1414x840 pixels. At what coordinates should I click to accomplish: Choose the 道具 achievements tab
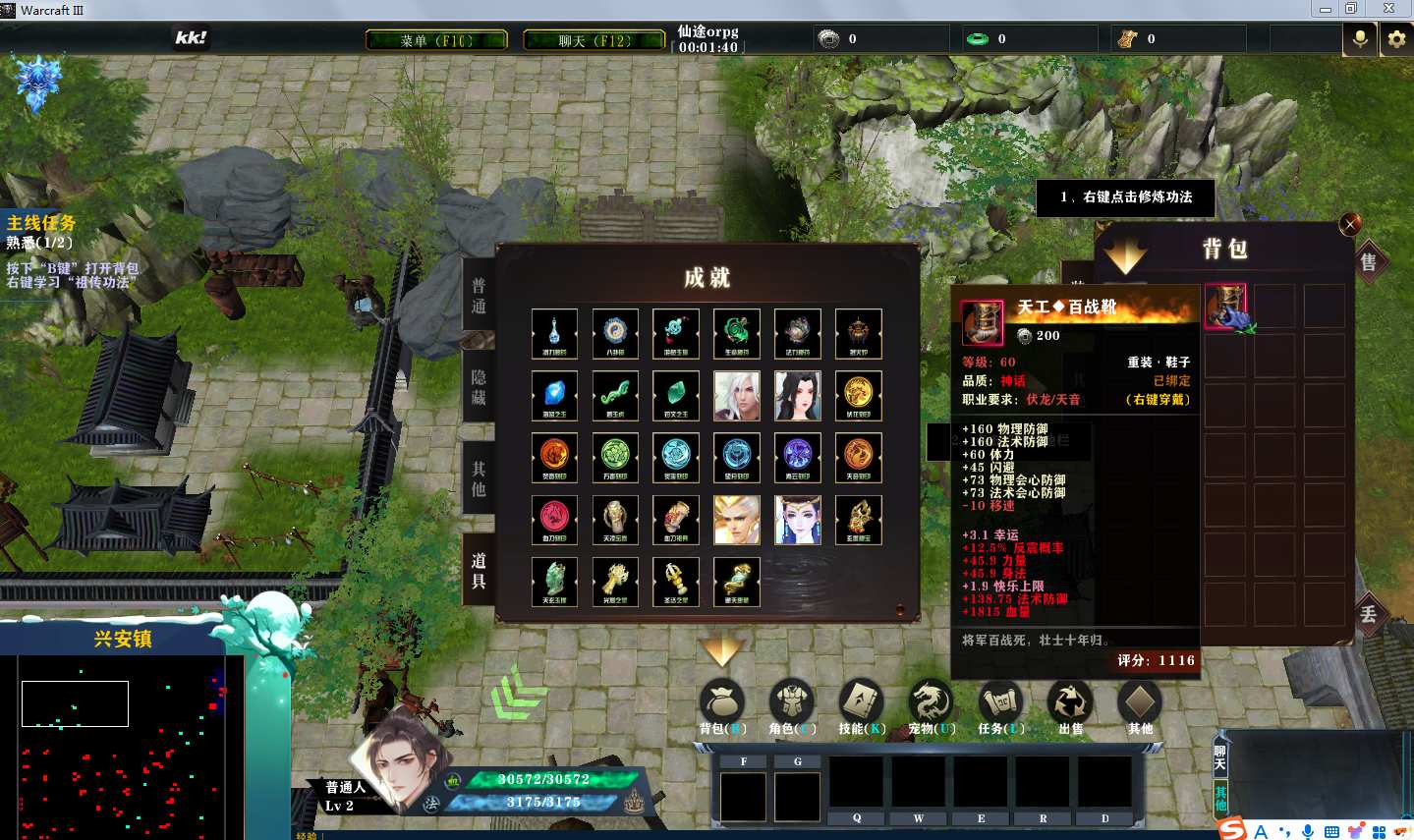coord(479,570)
